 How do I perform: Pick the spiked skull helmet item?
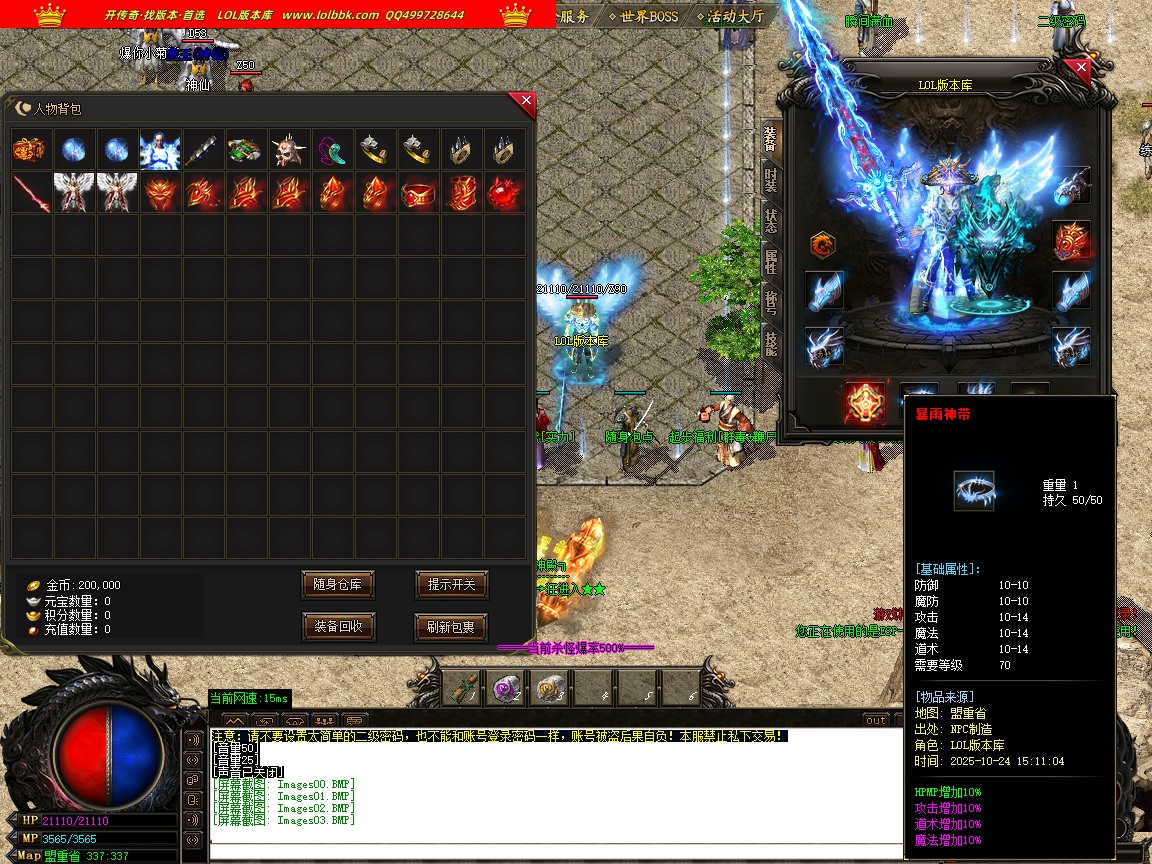coord(290,150)
